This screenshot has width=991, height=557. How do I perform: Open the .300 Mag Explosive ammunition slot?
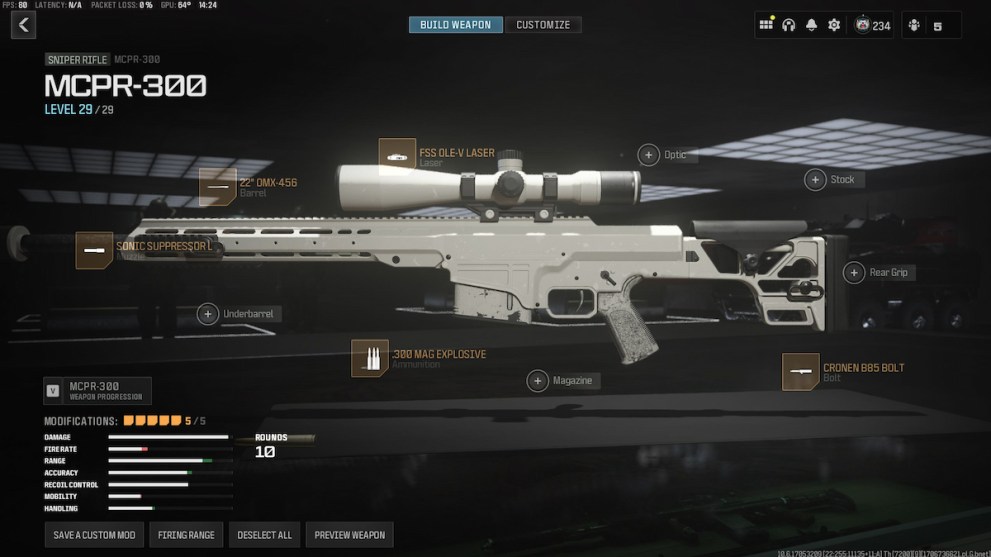[370, 358]
